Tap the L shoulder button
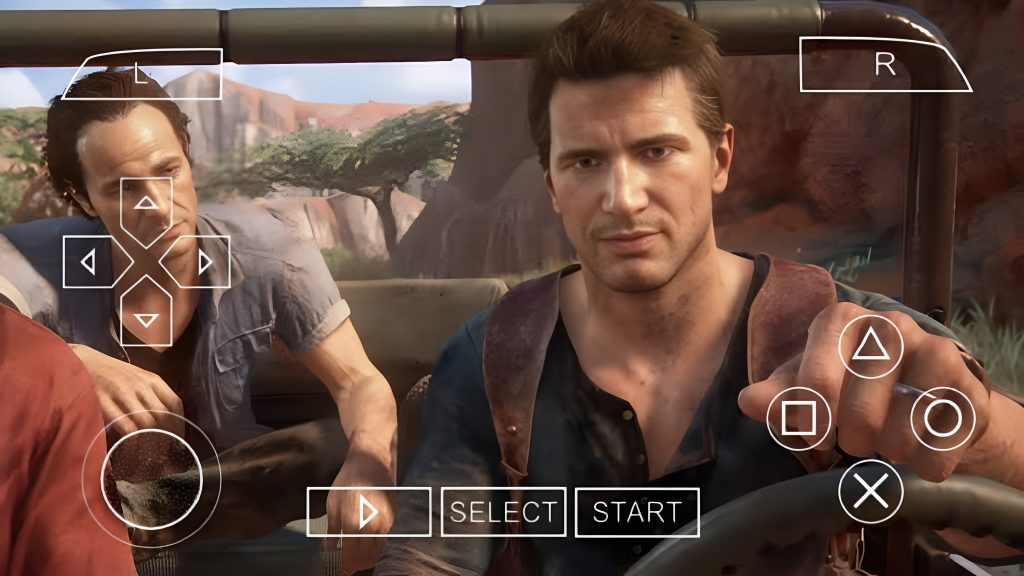Image resolution: width=1024 pixels, height=576 pixels. [142, 75]
